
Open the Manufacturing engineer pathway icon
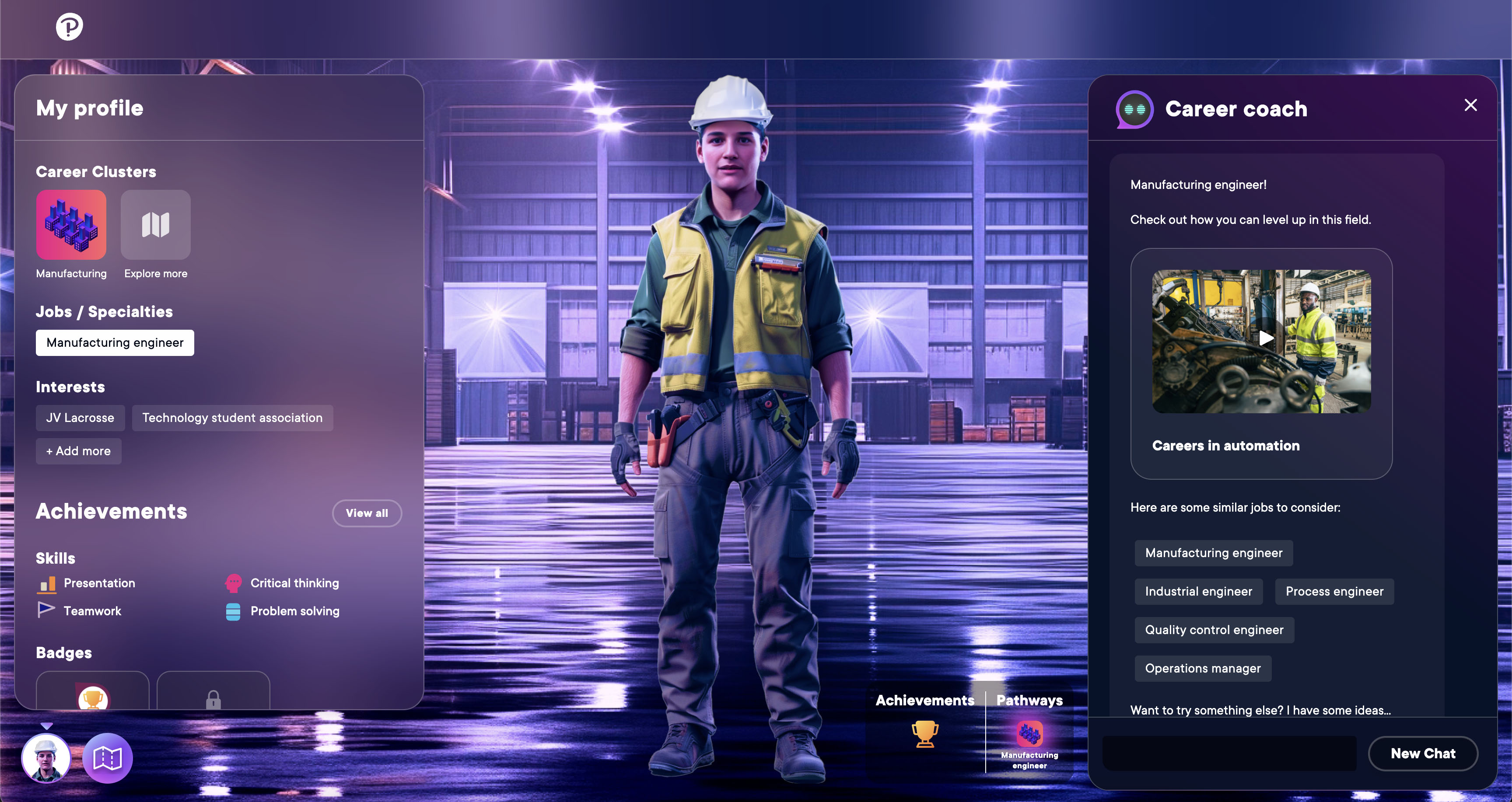1029,734
